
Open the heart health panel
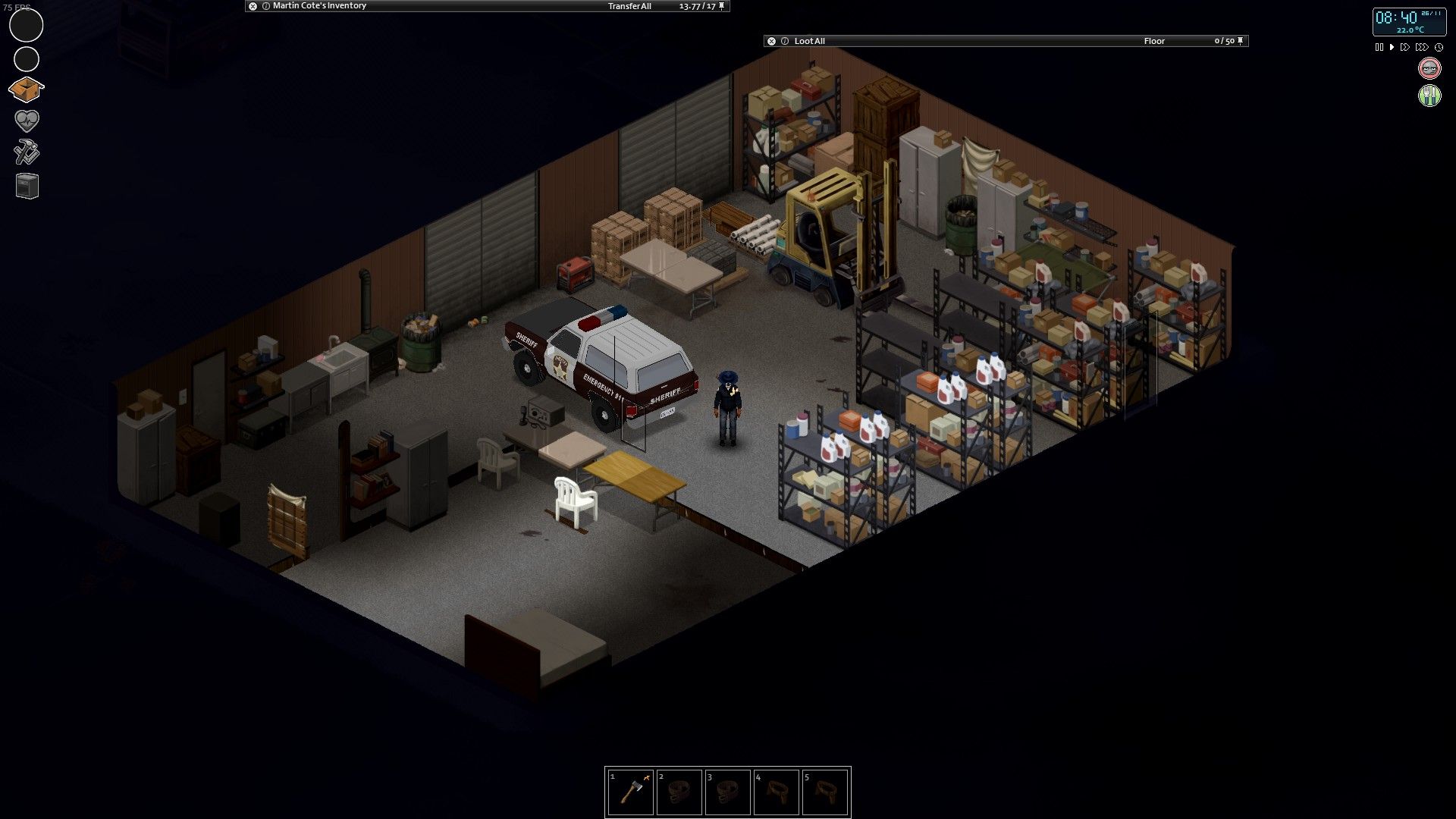(x=27, y=121)
